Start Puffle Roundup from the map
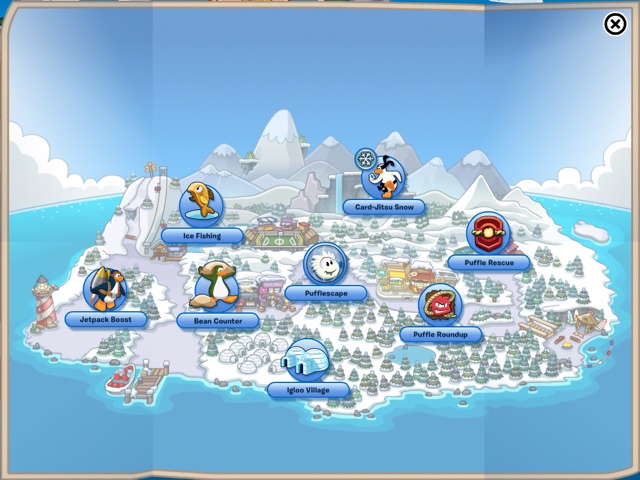Image resolution: width=640 pixels, height=480 pixels. point(440,305)
